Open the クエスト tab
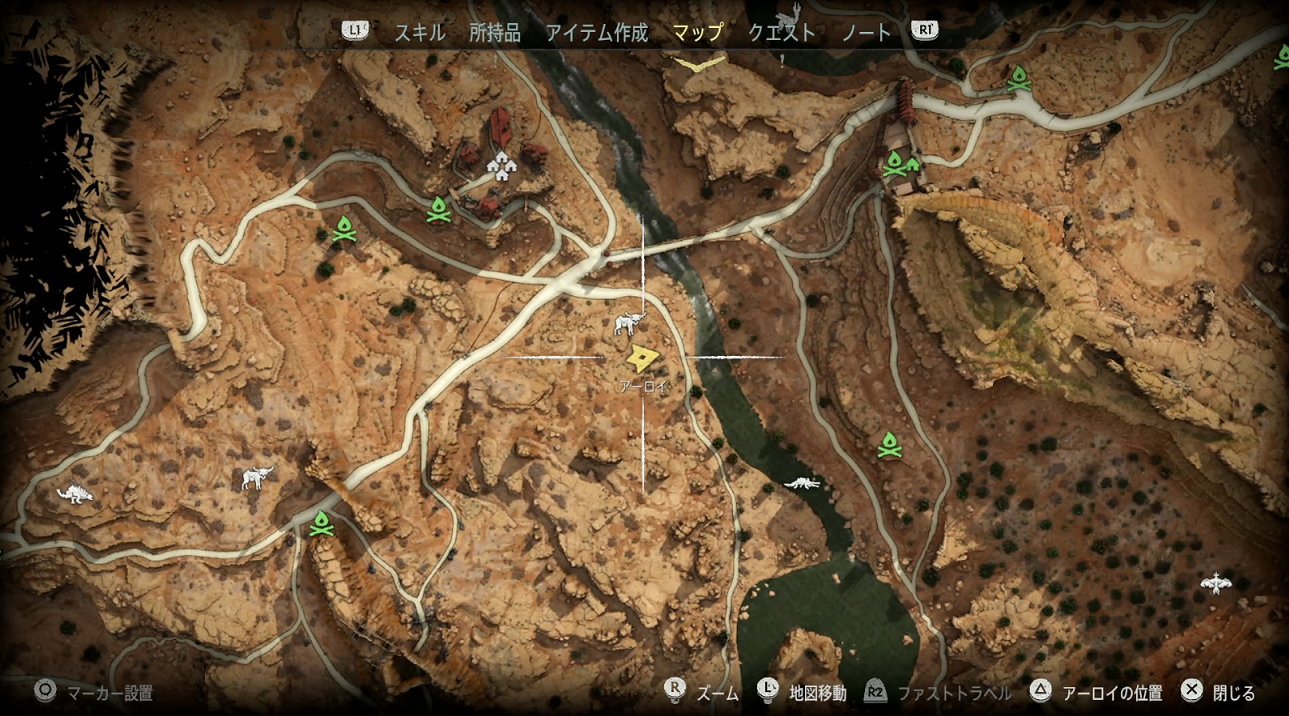 [x=781, y=32]
